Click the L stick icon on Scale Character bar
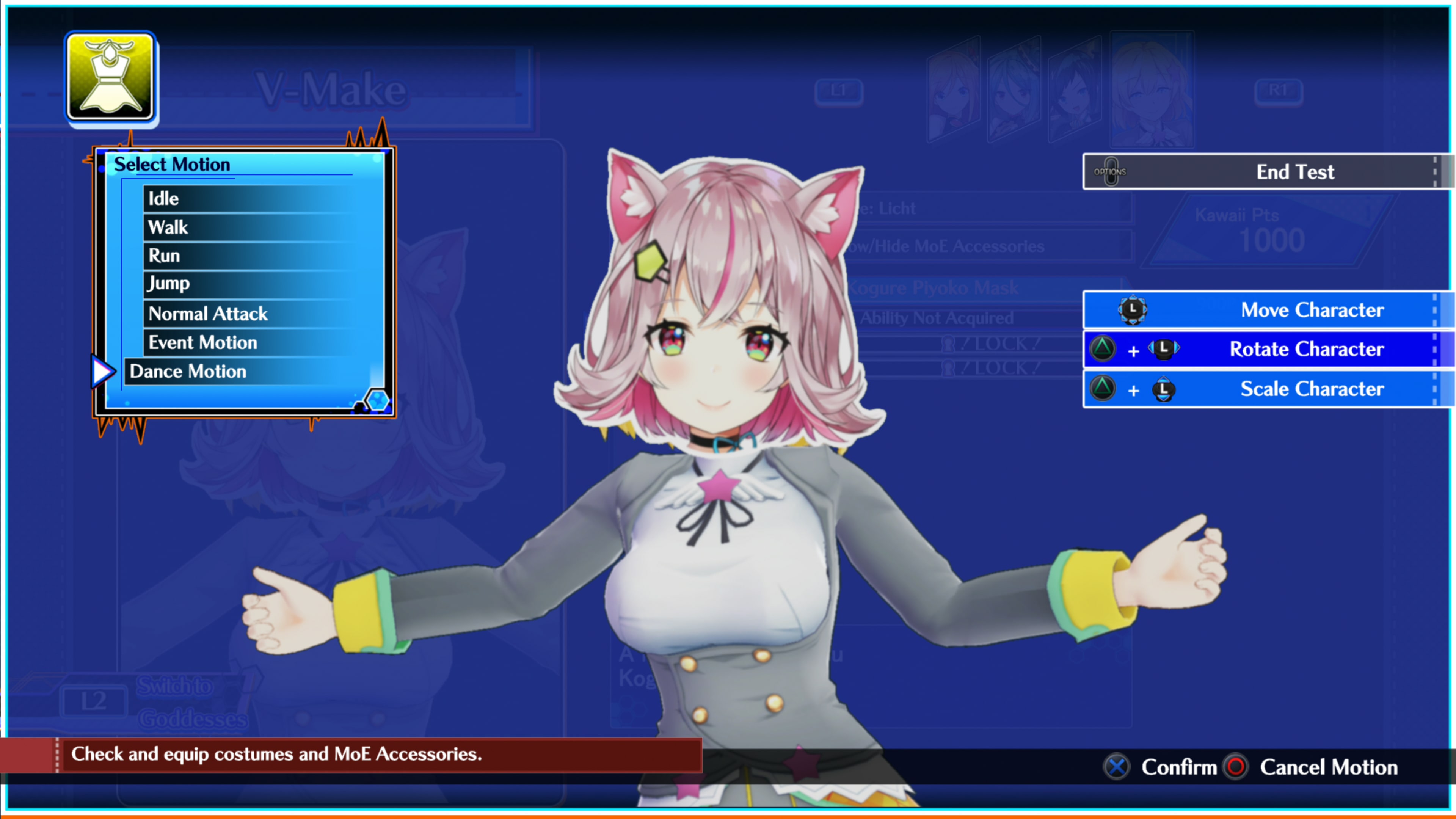Screen dimensions: 1456x819 (1164, 389)
